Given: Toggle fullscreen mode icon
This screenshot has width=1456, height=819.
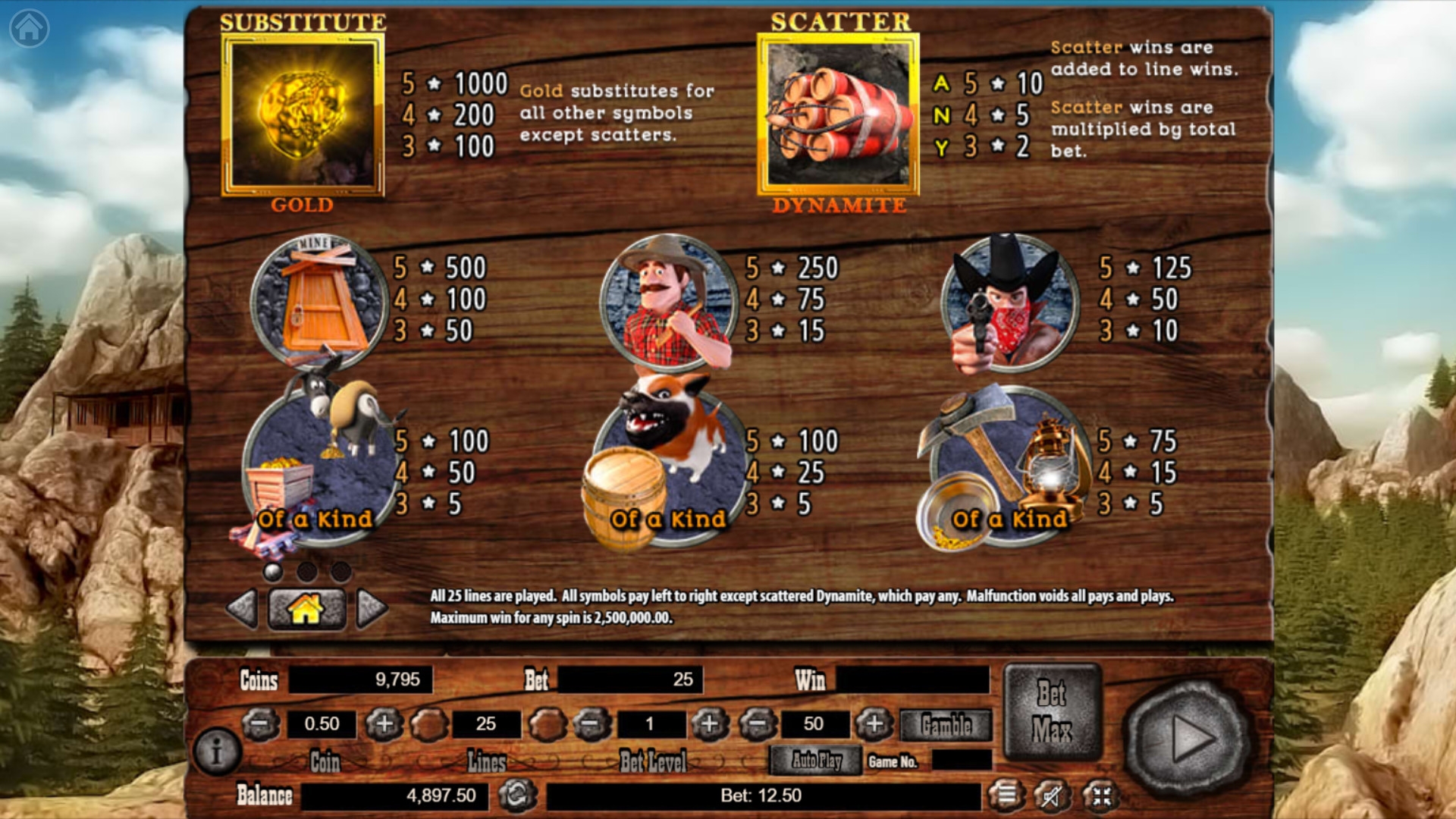Looking at the screenshot, I should tap(1101, 795).
